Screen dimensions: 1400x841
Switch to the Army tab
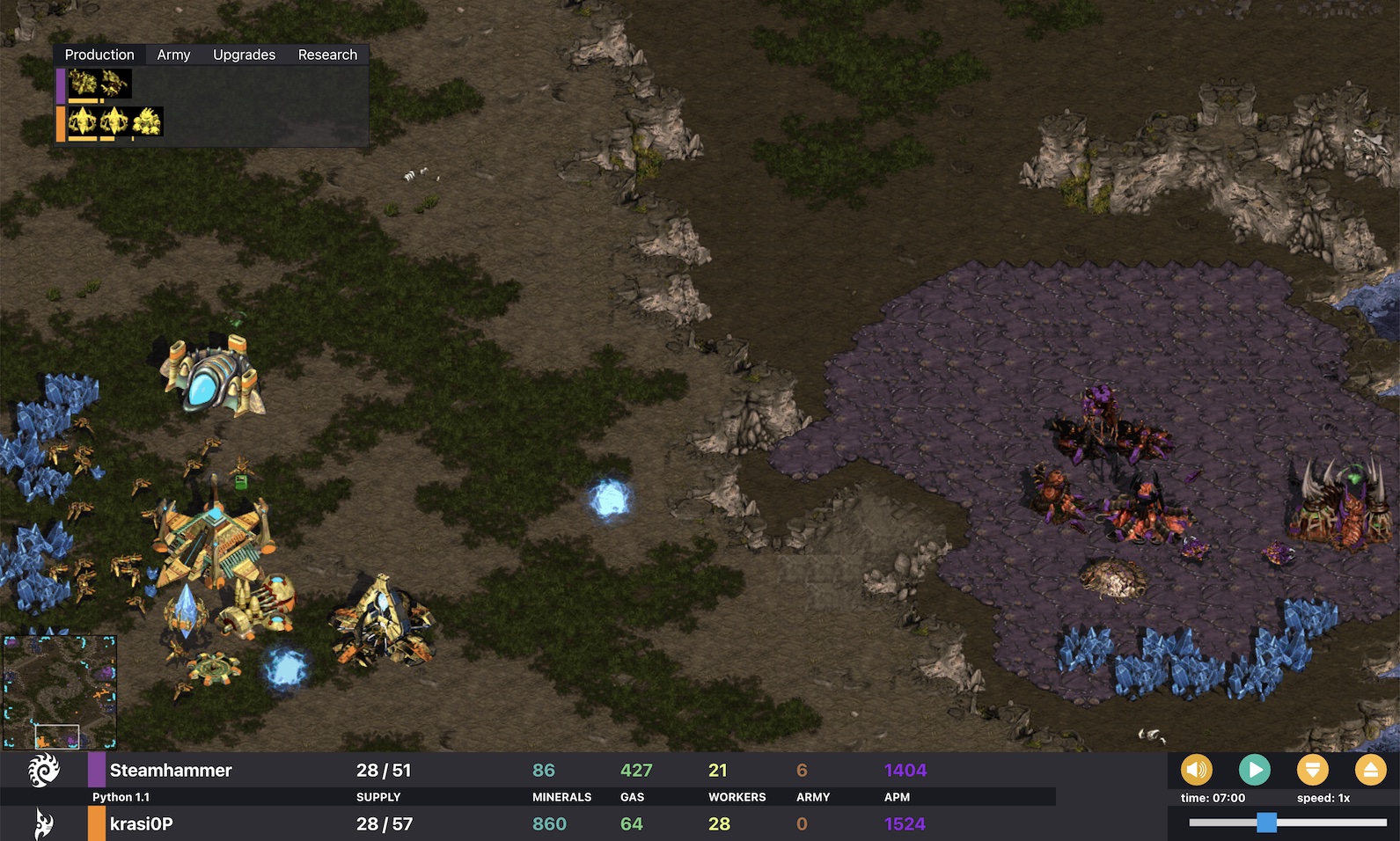[x=172, y=54]
